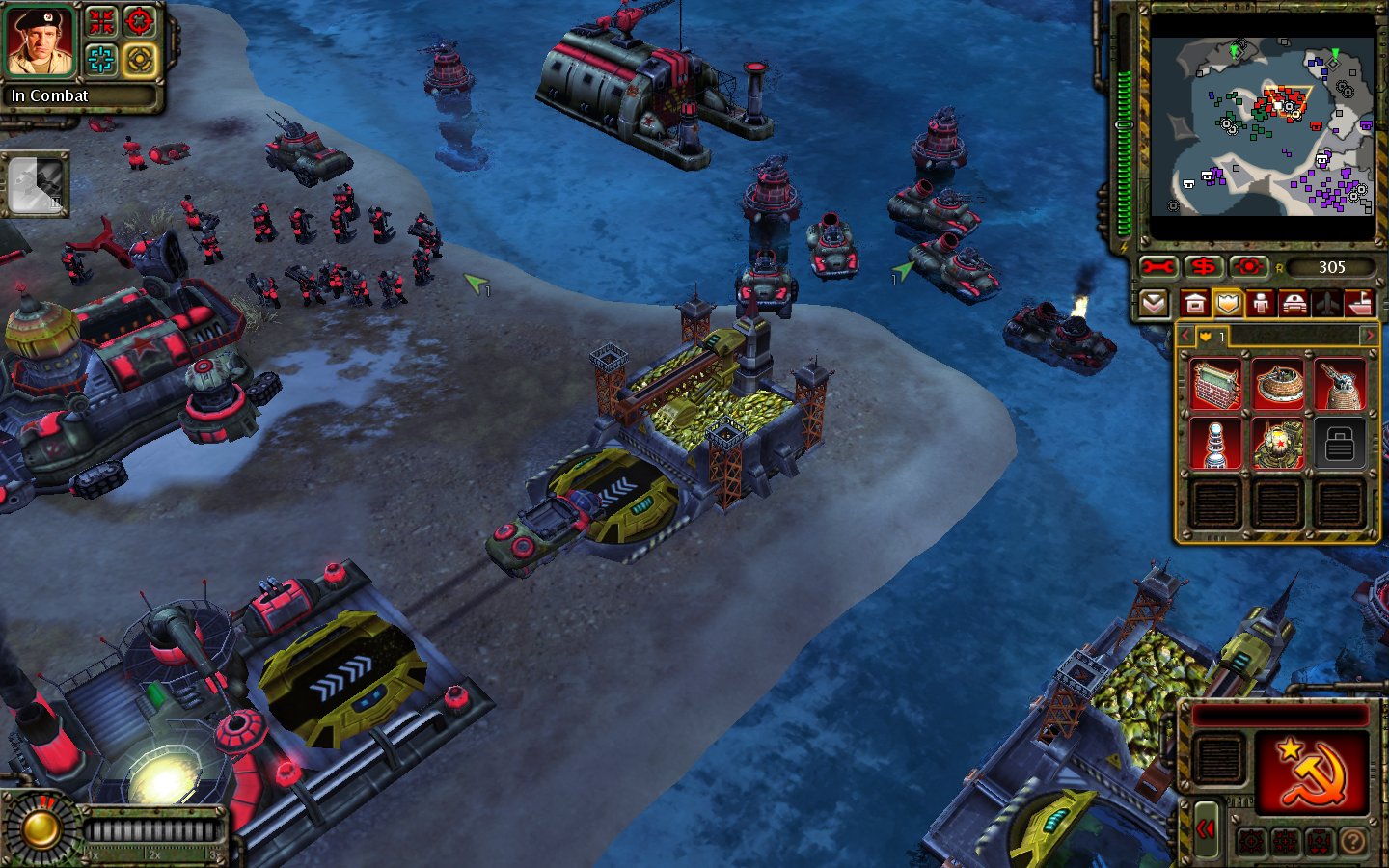Switch to the naval production tab
The width and height of the screenshot is (1389, 868).
pos(1359,305)
